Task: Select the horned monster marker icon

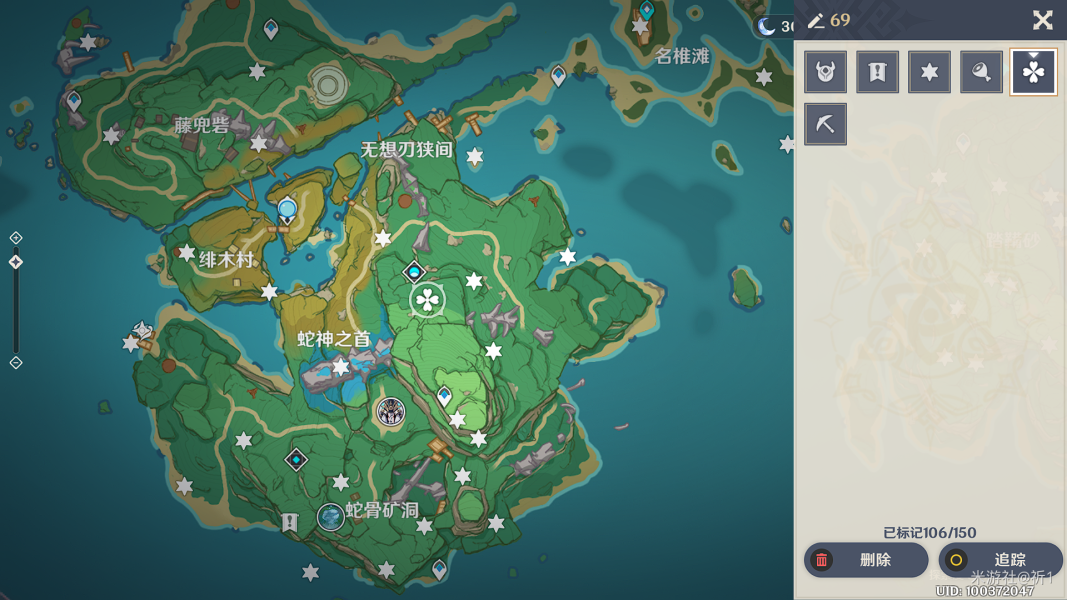Action: [826, 72]
